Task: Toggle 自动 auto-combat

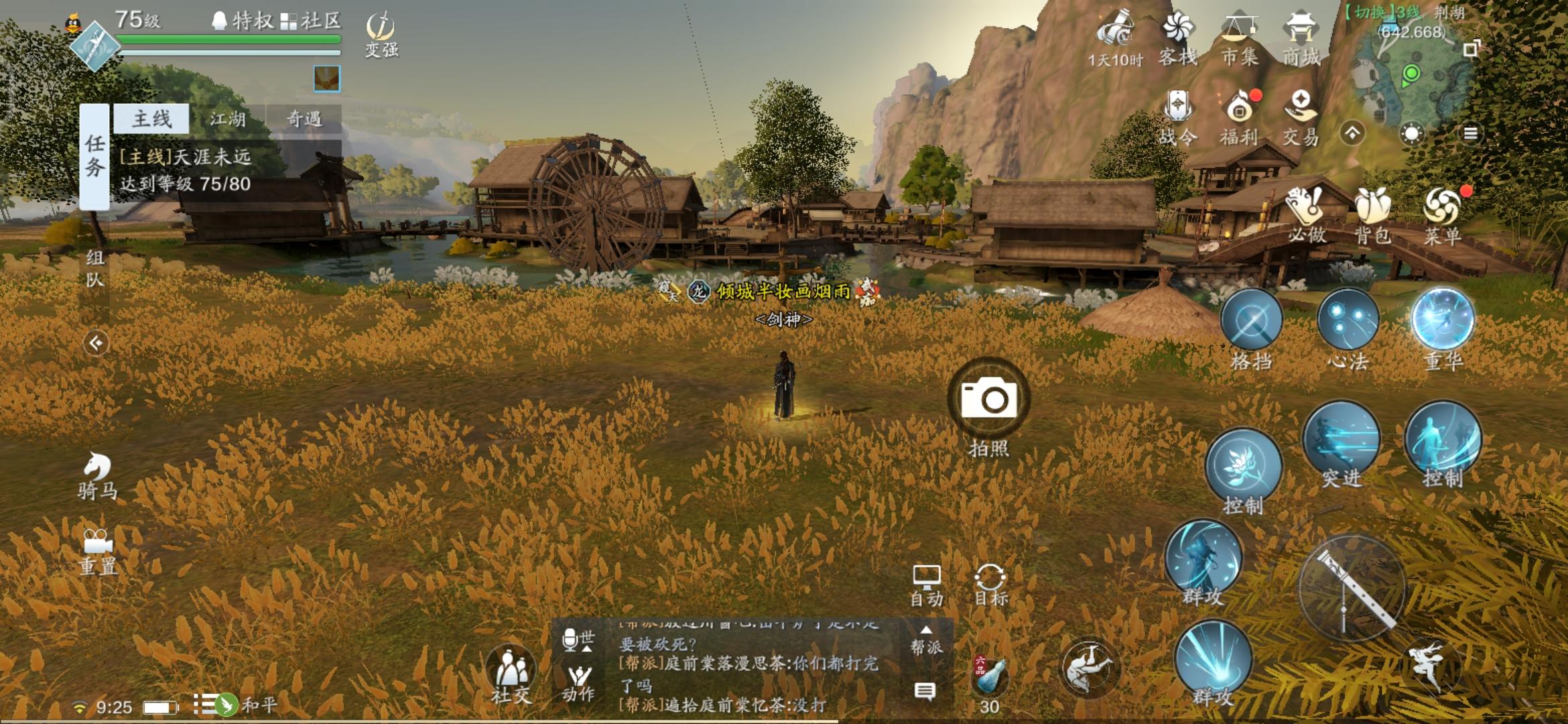Action: pos(927,585)
